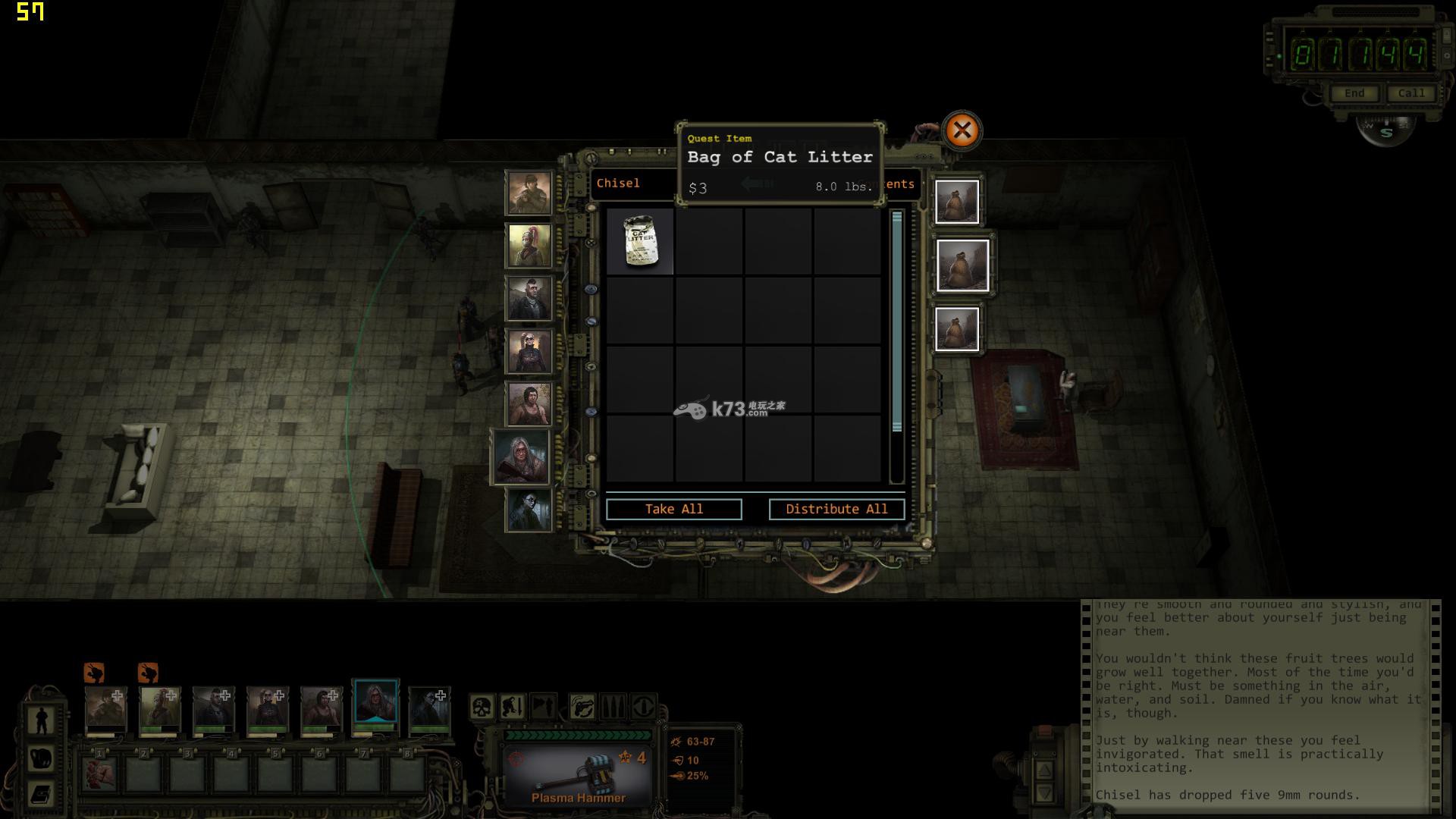Viewport: 1456px width, 819px height.
Task: Distribute All loot among the party
Action: [x=836, y=509]
